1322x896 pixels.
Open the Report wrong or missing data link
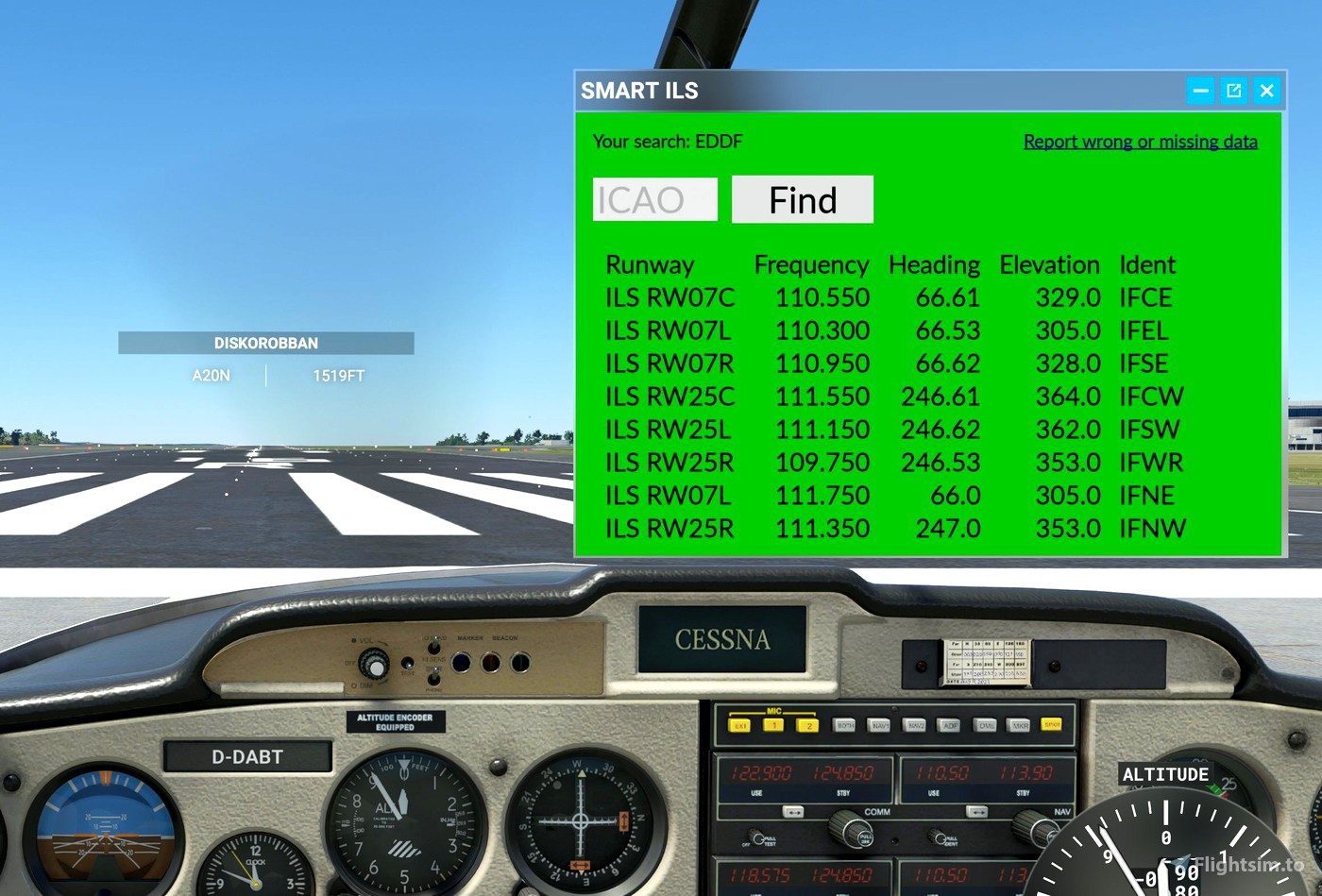pyautogui.click(x=1141, y=142)
